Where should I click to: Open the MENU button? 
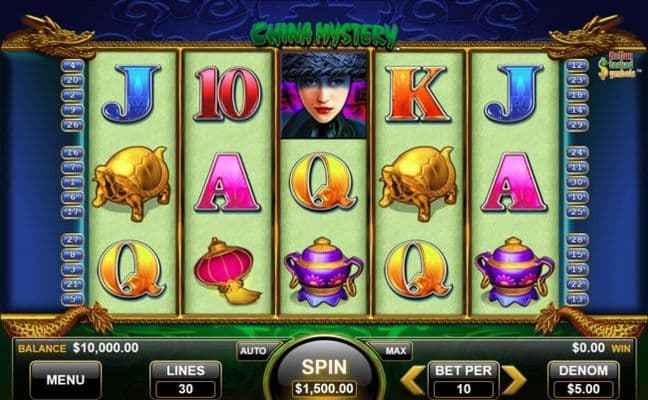tap(65, 380)
